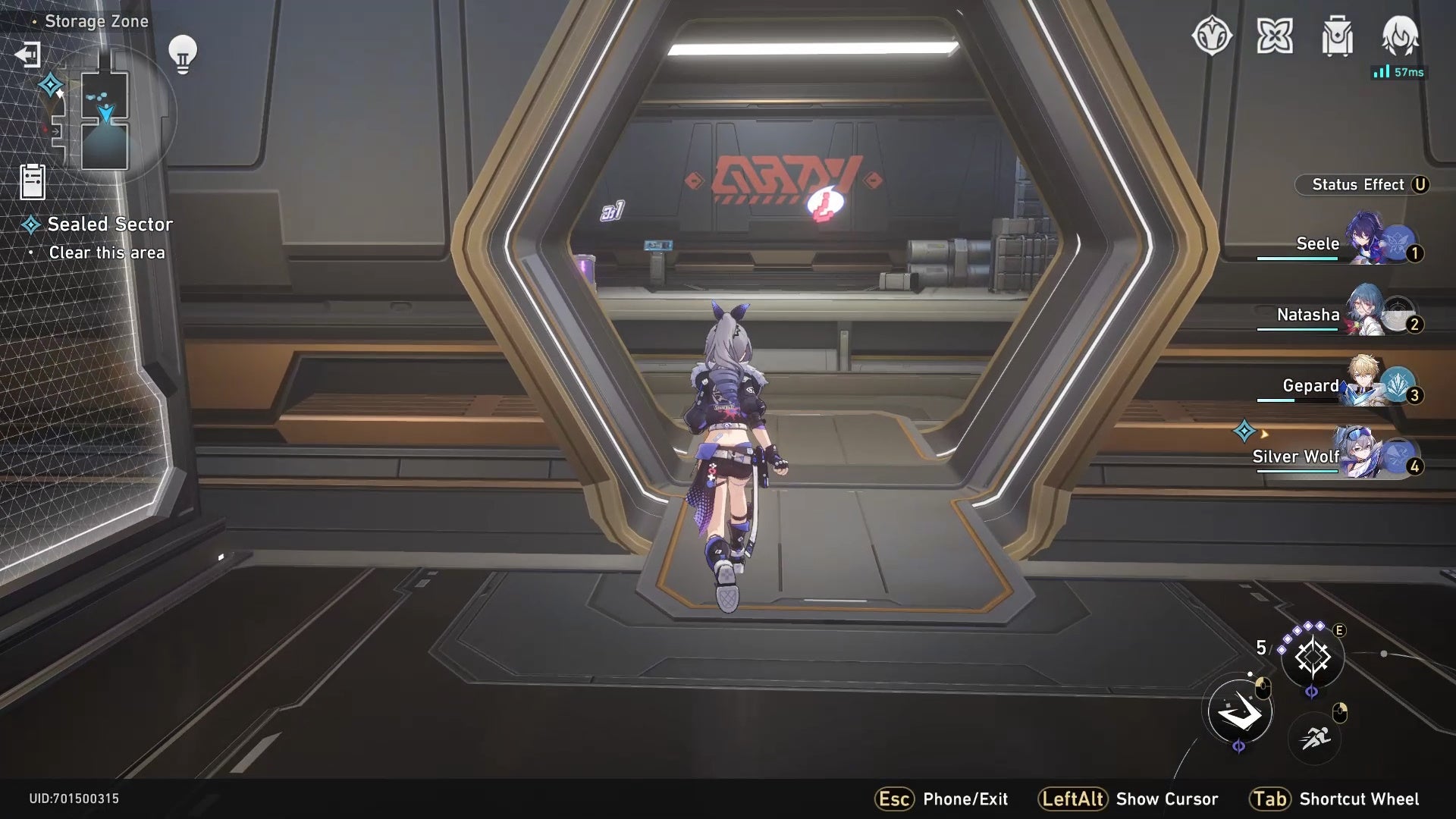Image resolution: width=1456 pixels, height=819 pixels.
Task: View Status Effect details
Action: 1363,184
